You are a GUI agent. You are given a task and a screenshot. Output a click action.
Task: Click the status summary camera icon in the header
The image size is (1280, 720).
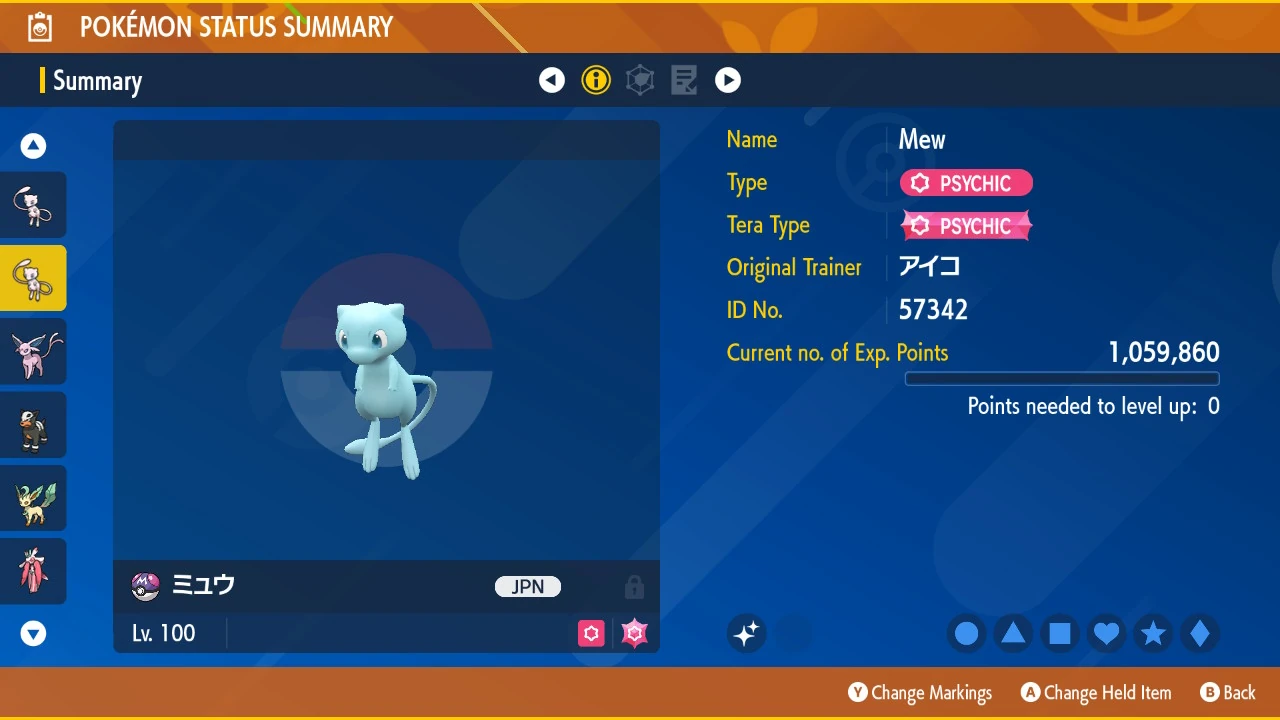click(40, 26)
